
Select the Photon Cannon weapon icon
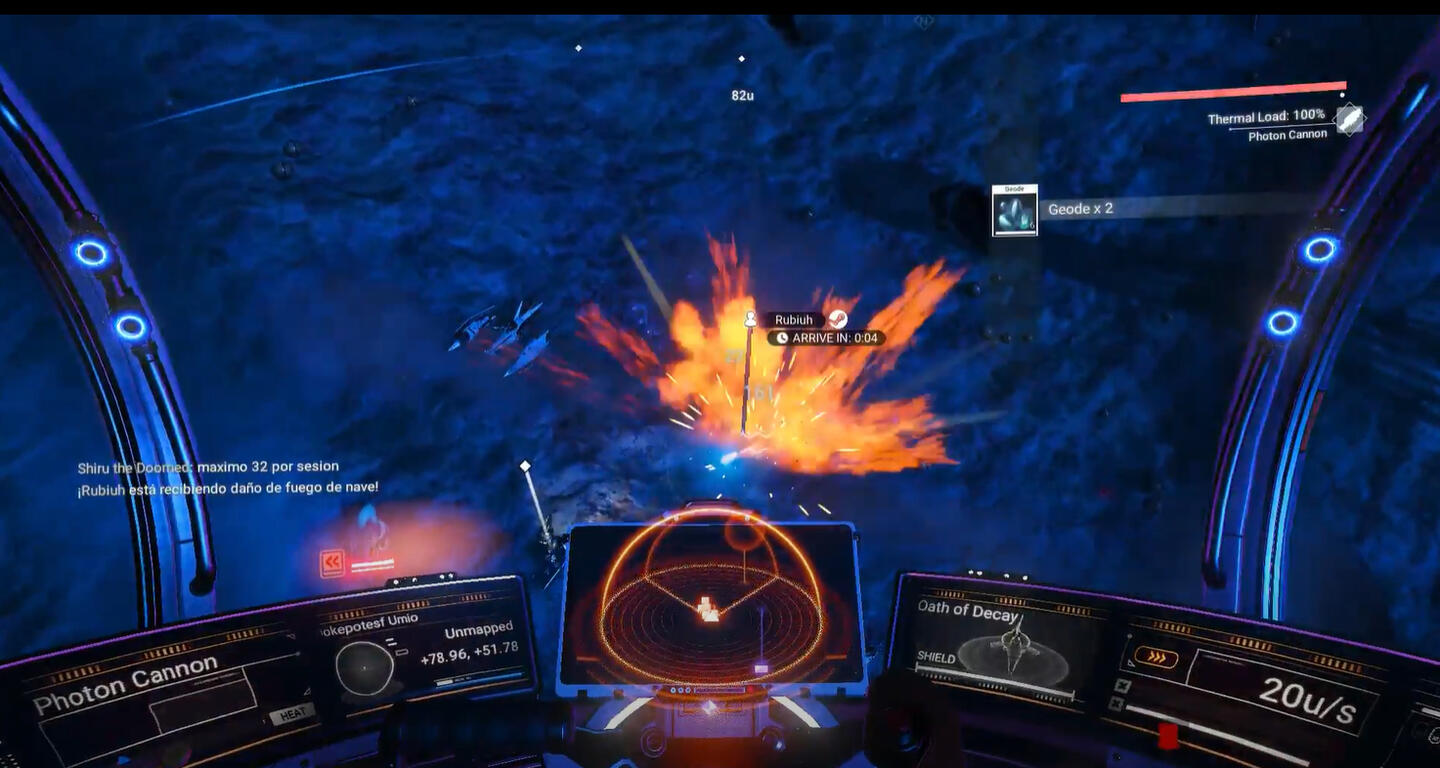(1350, 119)
